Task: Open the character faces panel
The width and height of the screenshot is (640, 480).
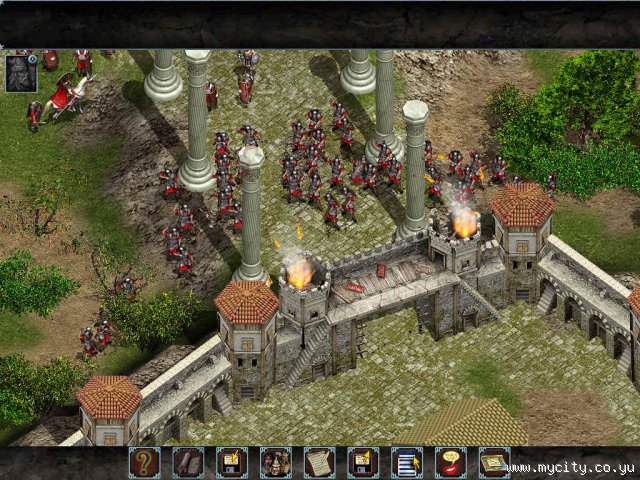Action: coord(276,462)
